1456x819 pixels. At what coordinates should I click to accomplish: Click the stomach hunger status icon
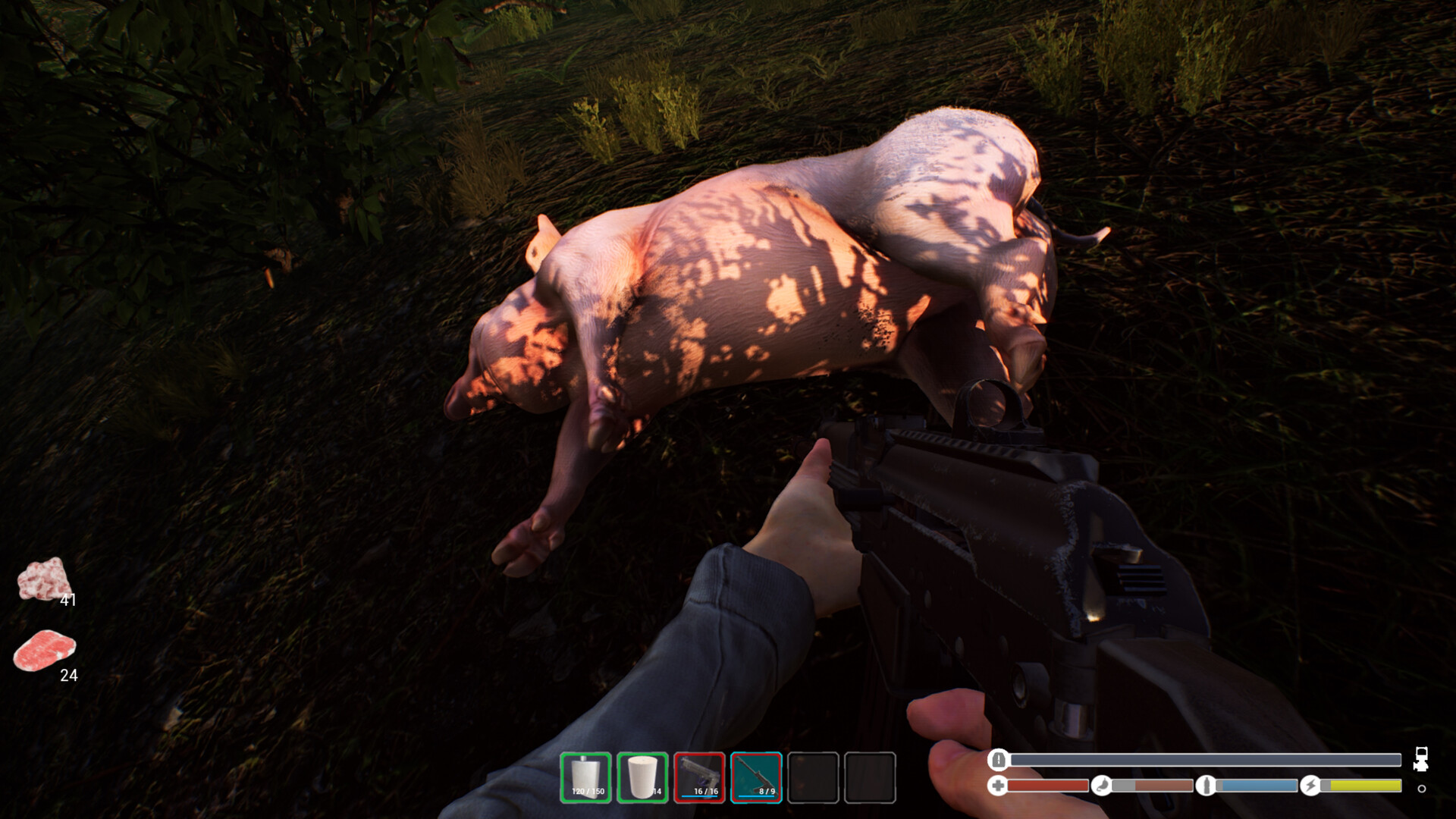[1102, 786]
